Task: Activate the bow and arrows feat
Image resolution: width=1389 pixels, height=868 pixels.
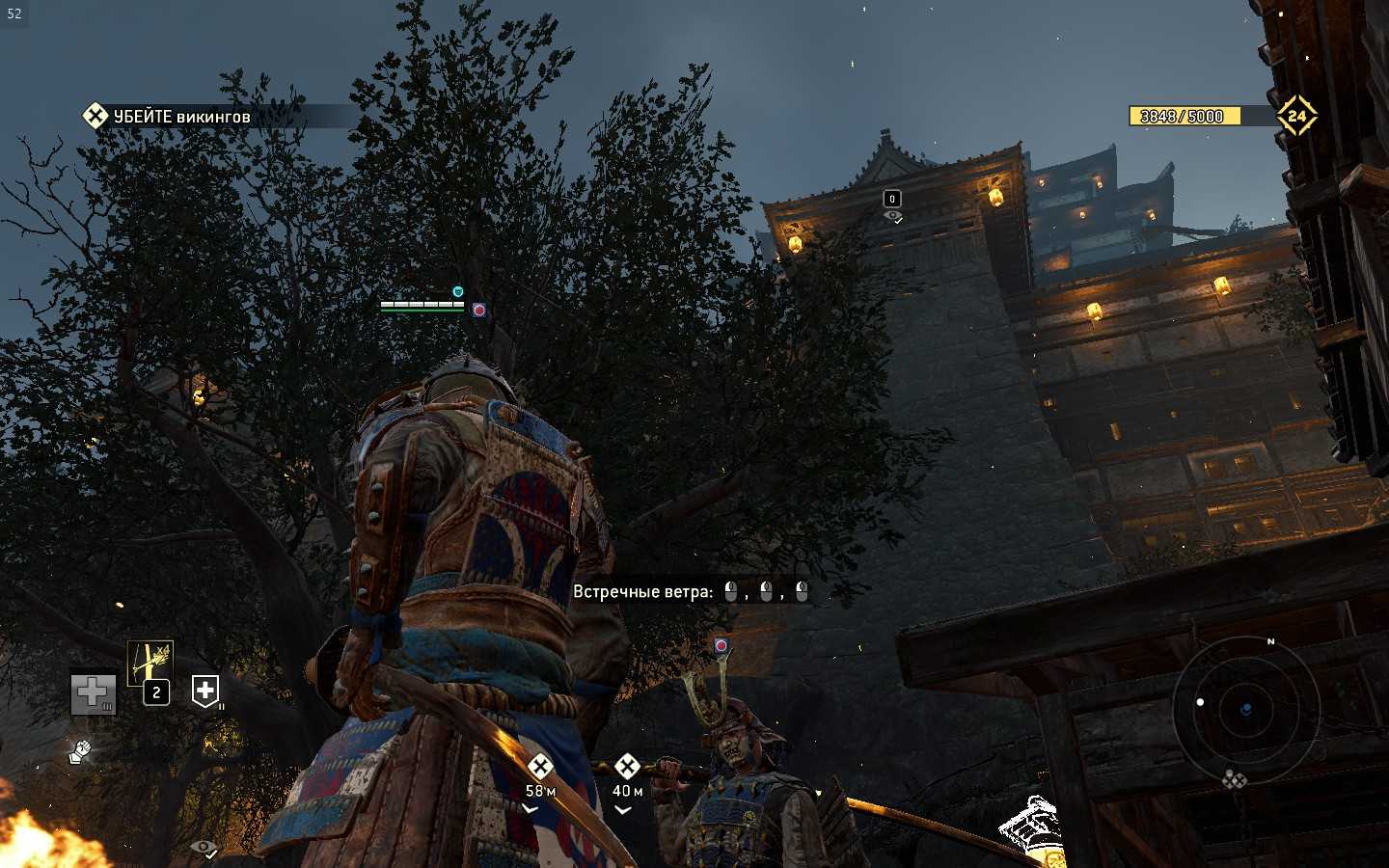Action: [150, 664]
